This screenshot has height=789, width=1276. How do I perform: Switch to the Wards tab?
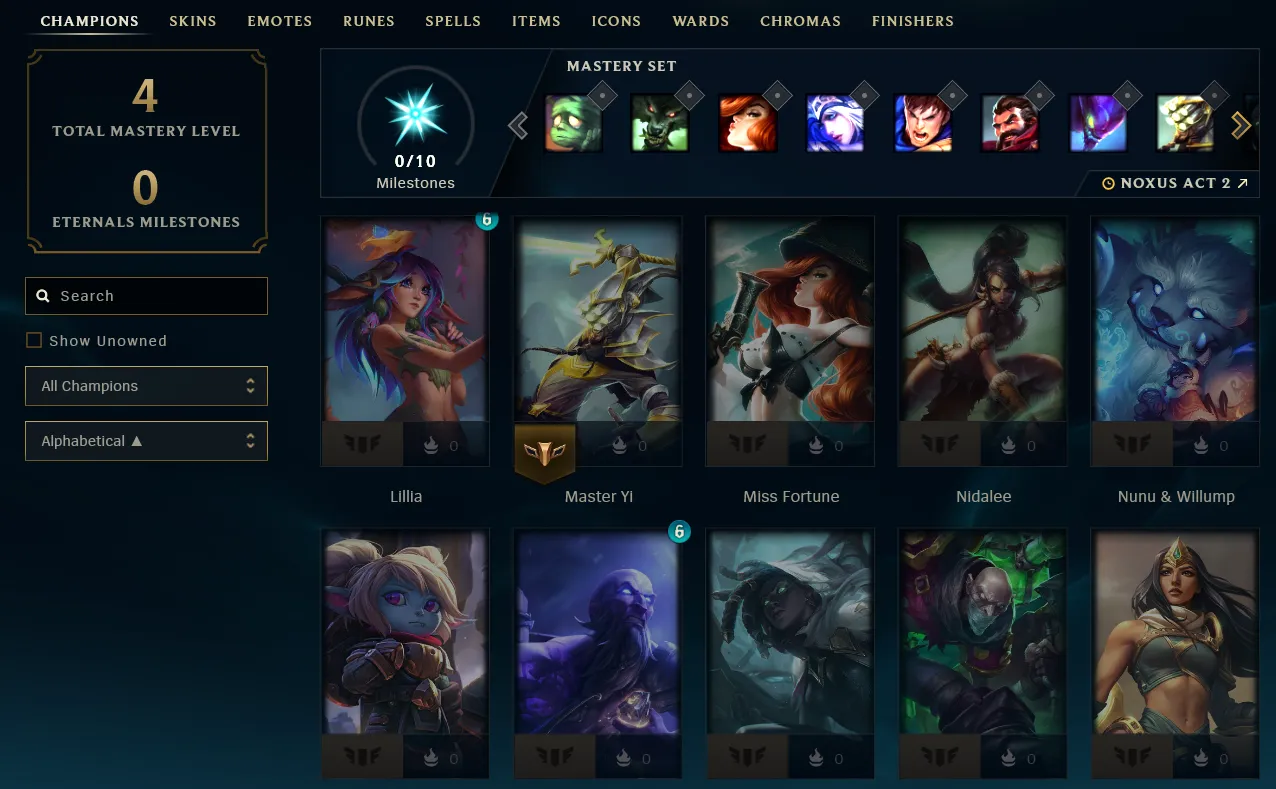coord(700,21)
